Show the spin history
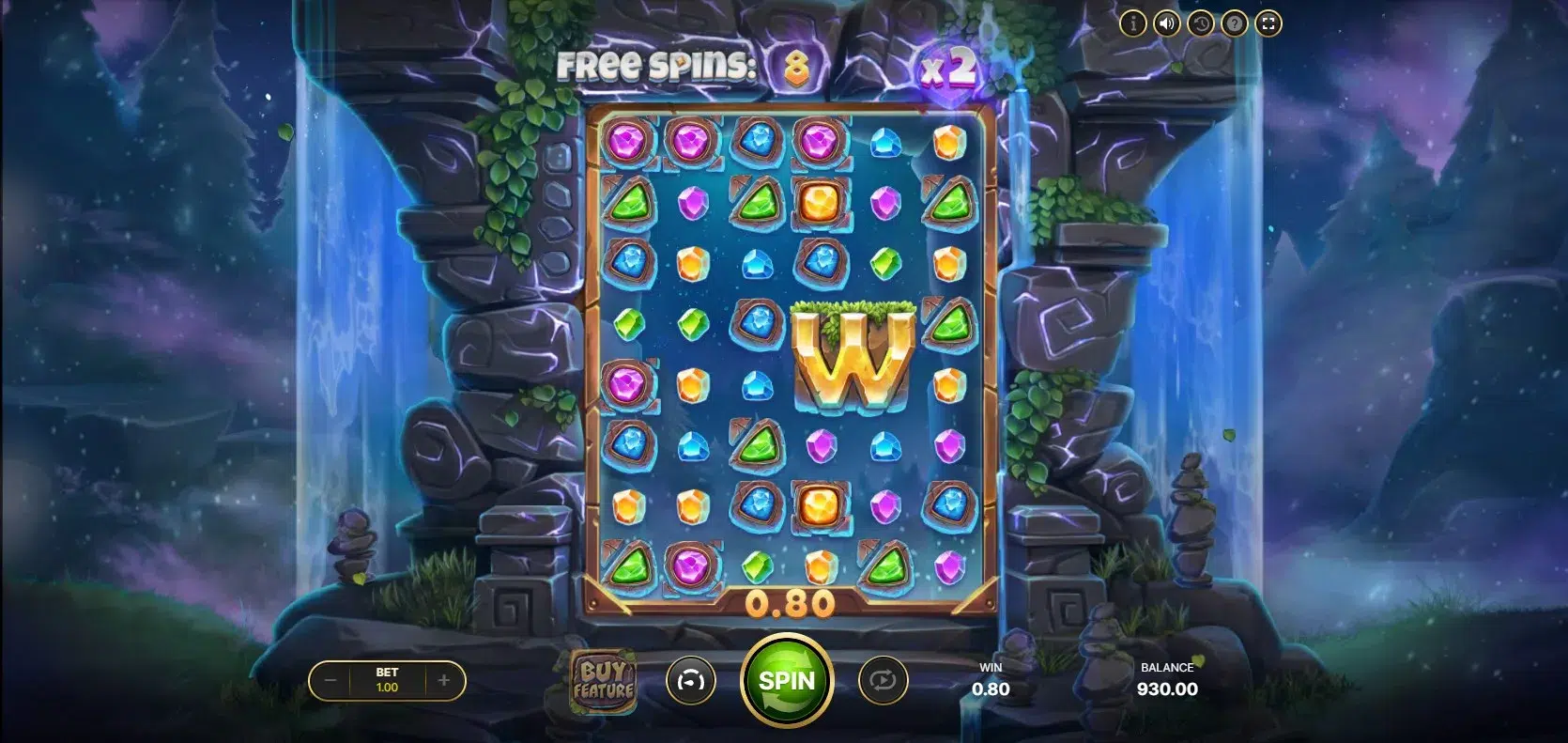 pos(1200,23)
